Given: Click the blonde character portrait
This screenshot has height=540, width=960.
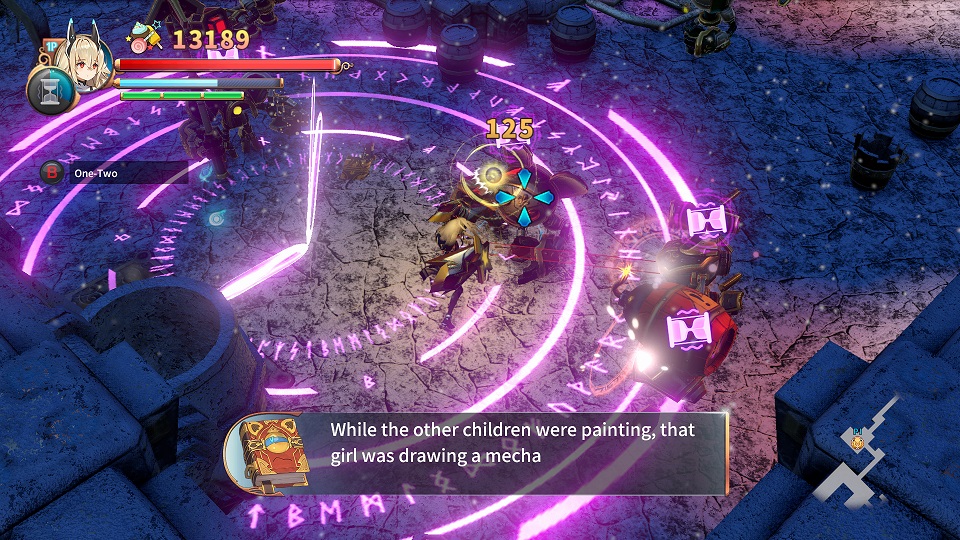Looking at the screenshot, I should click(x=82, y=60).
